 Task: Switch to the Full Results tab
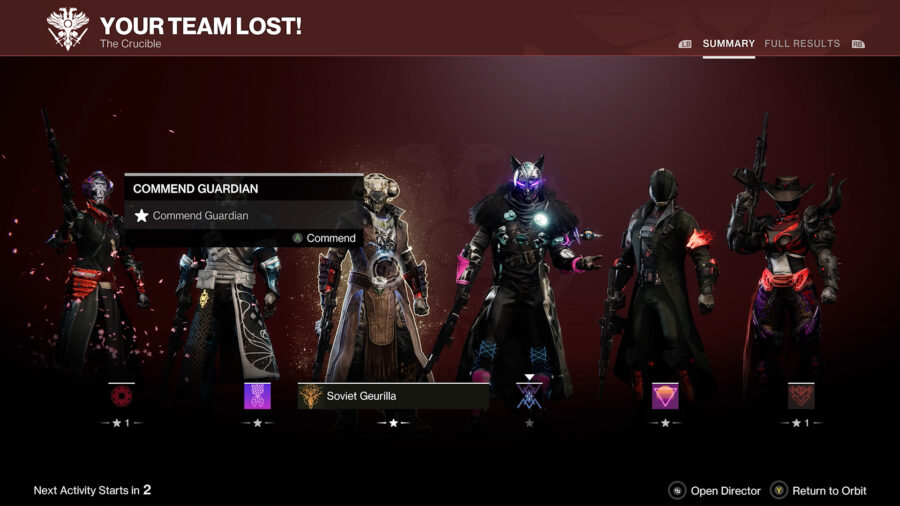[802, 44]
